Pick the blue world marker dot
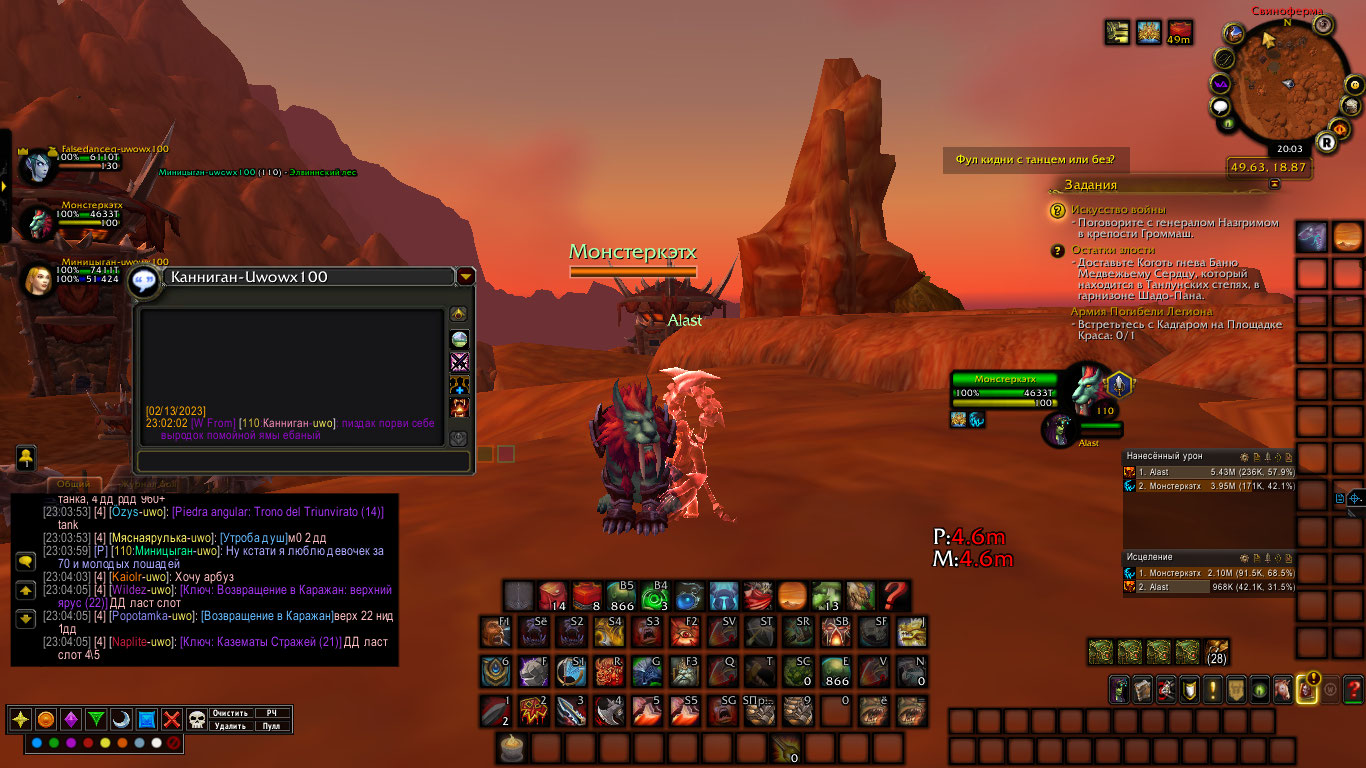 pyautogui.click(x=37, y=743)
